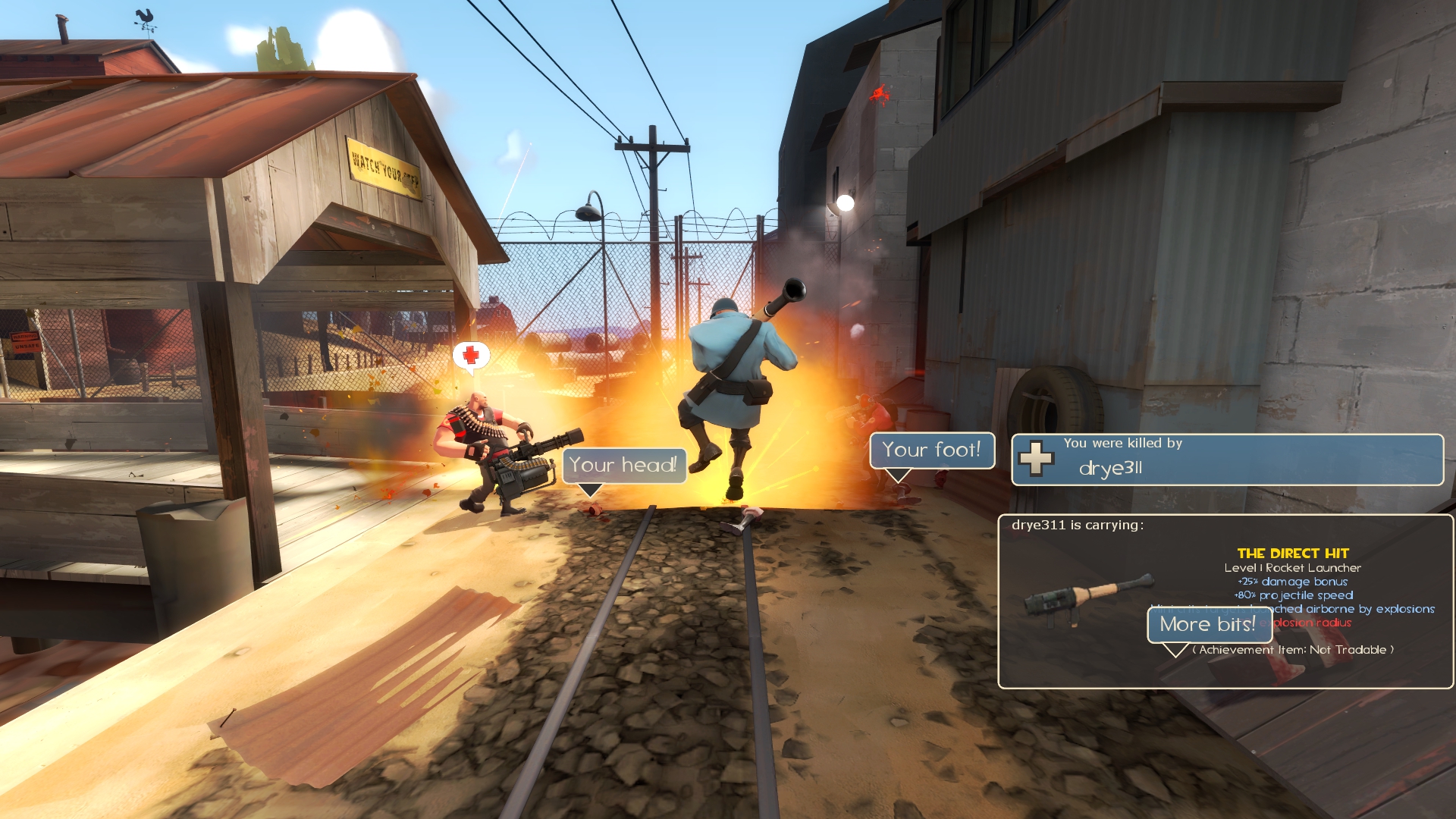The image size is (1456, 819).
Task: Click the "More bits!" callout label
Action: click(x=1208, y=624)
